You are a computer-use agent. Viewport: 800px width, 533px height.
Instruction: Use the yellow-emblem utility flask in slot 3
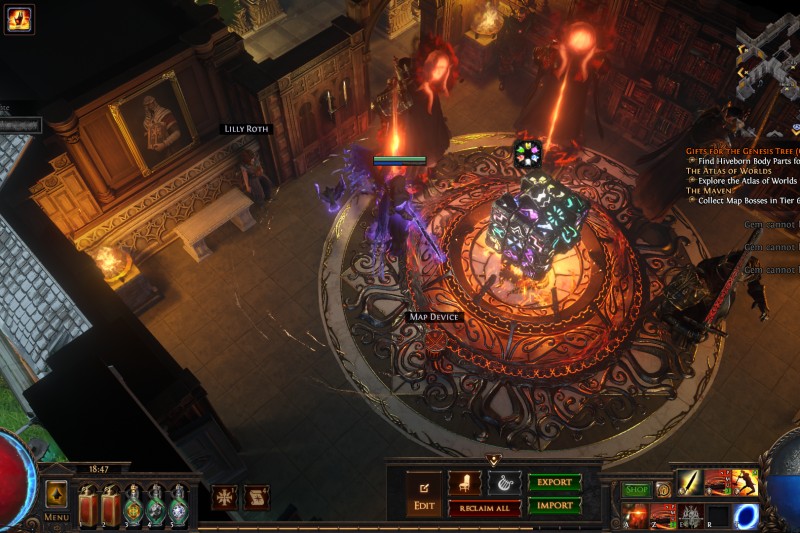pyautogui.click(x=132, y=506)
